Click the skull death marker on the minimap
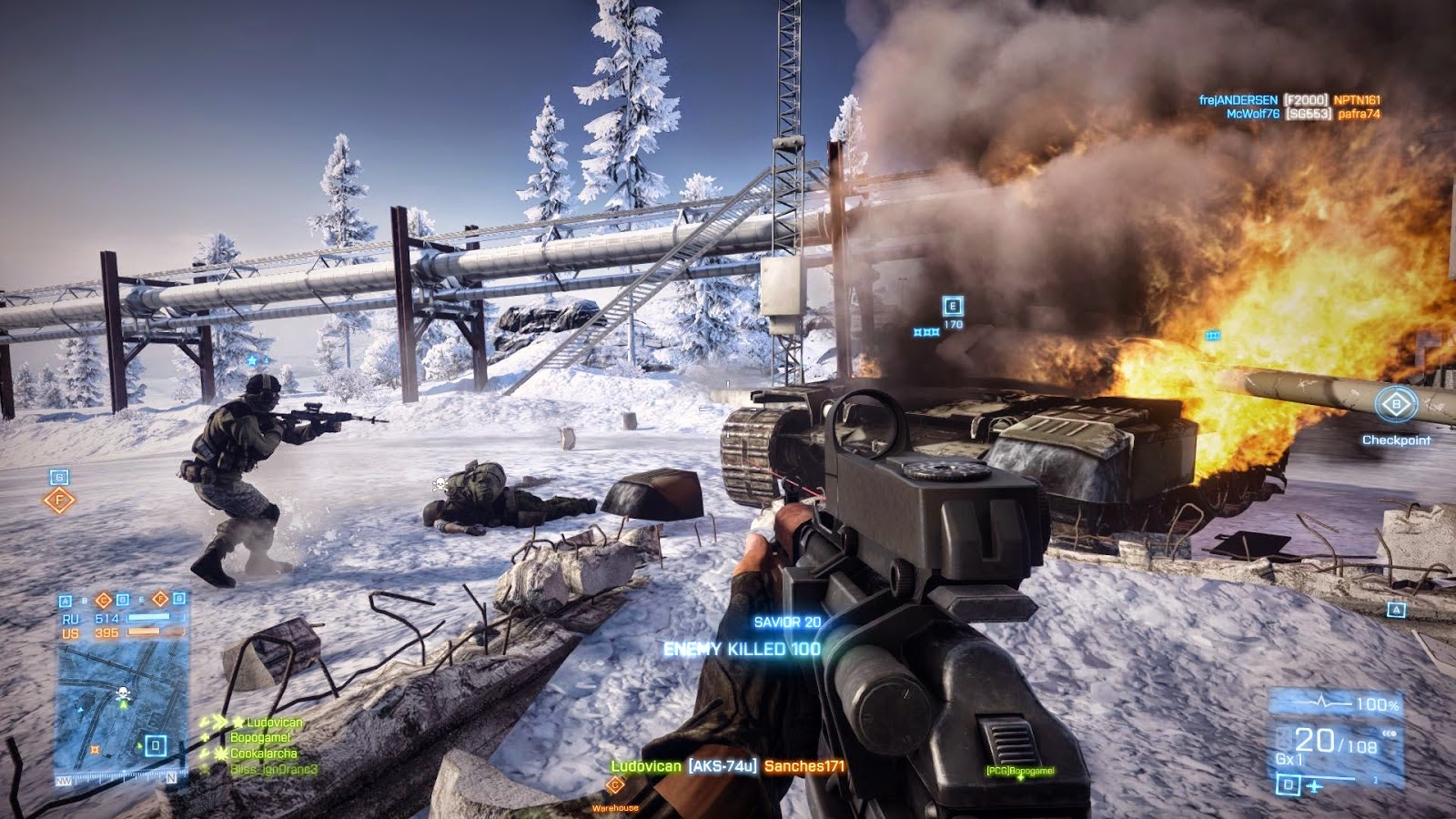This screenshot has width=1456, height=819. click(x=124, y=695)
